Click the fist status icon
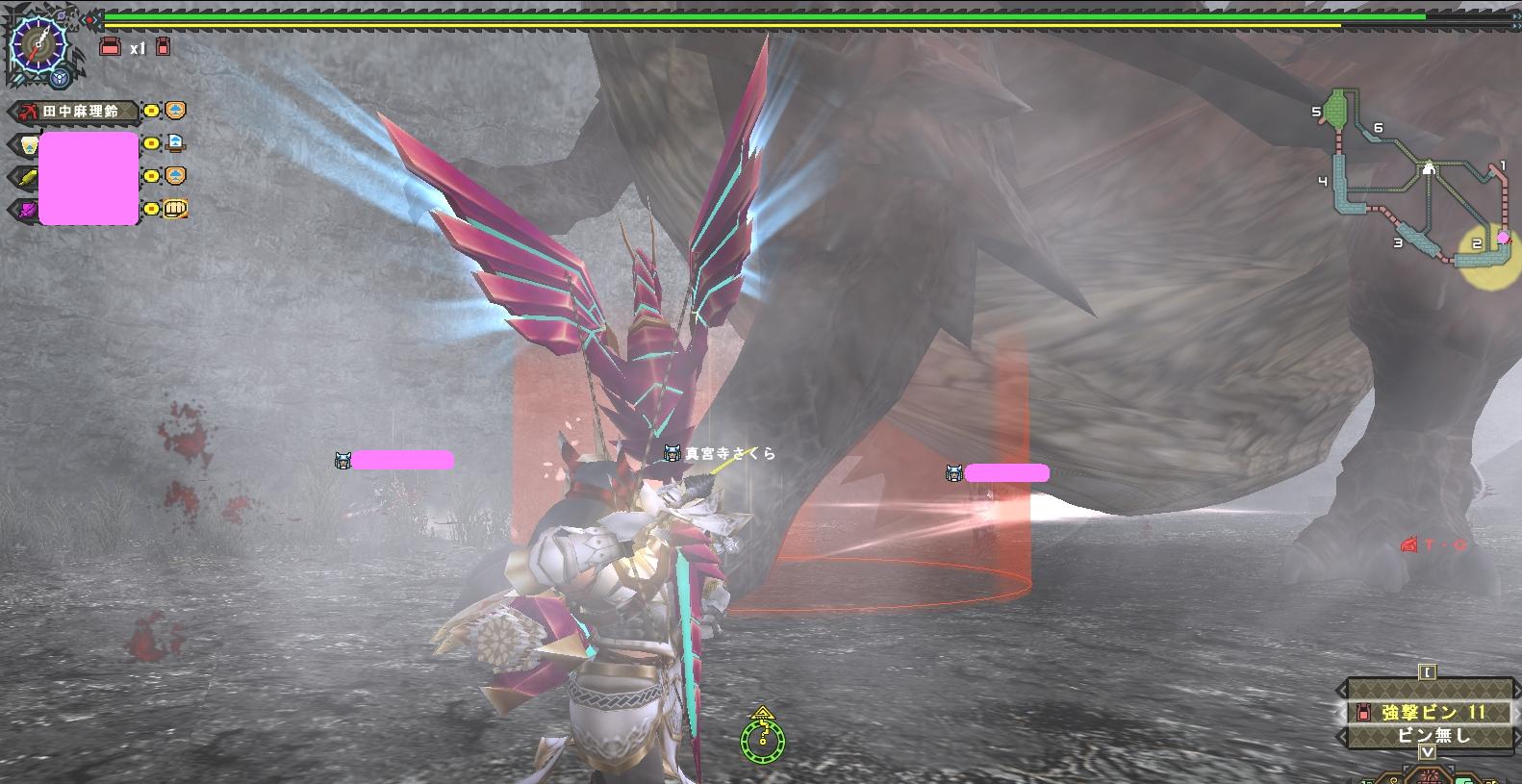The height and width of the screenshot is (784, 1522). point(176,209)
